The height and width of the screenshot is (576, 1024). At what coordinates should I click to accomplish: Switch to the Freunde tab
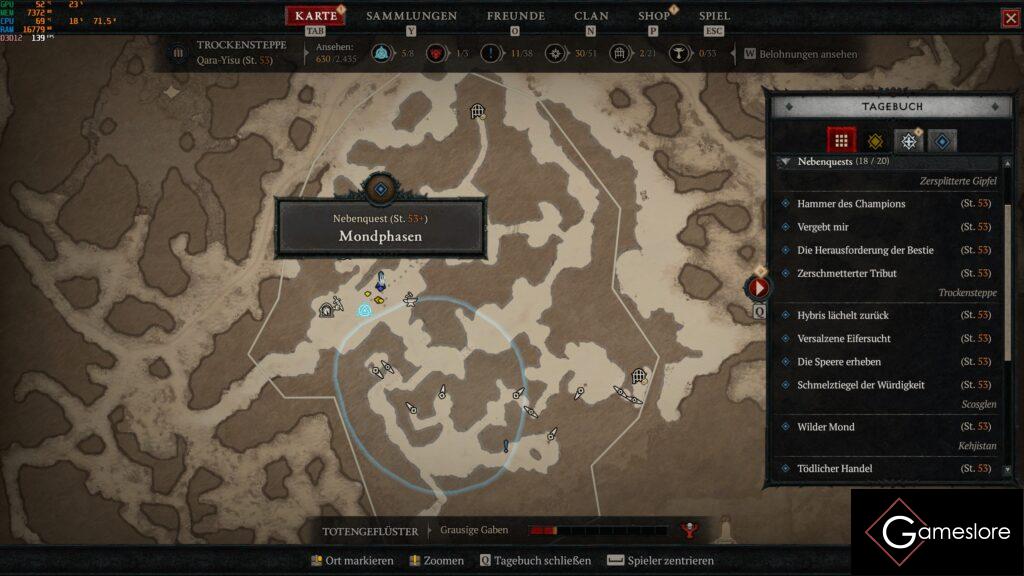[x=515, y=16]
